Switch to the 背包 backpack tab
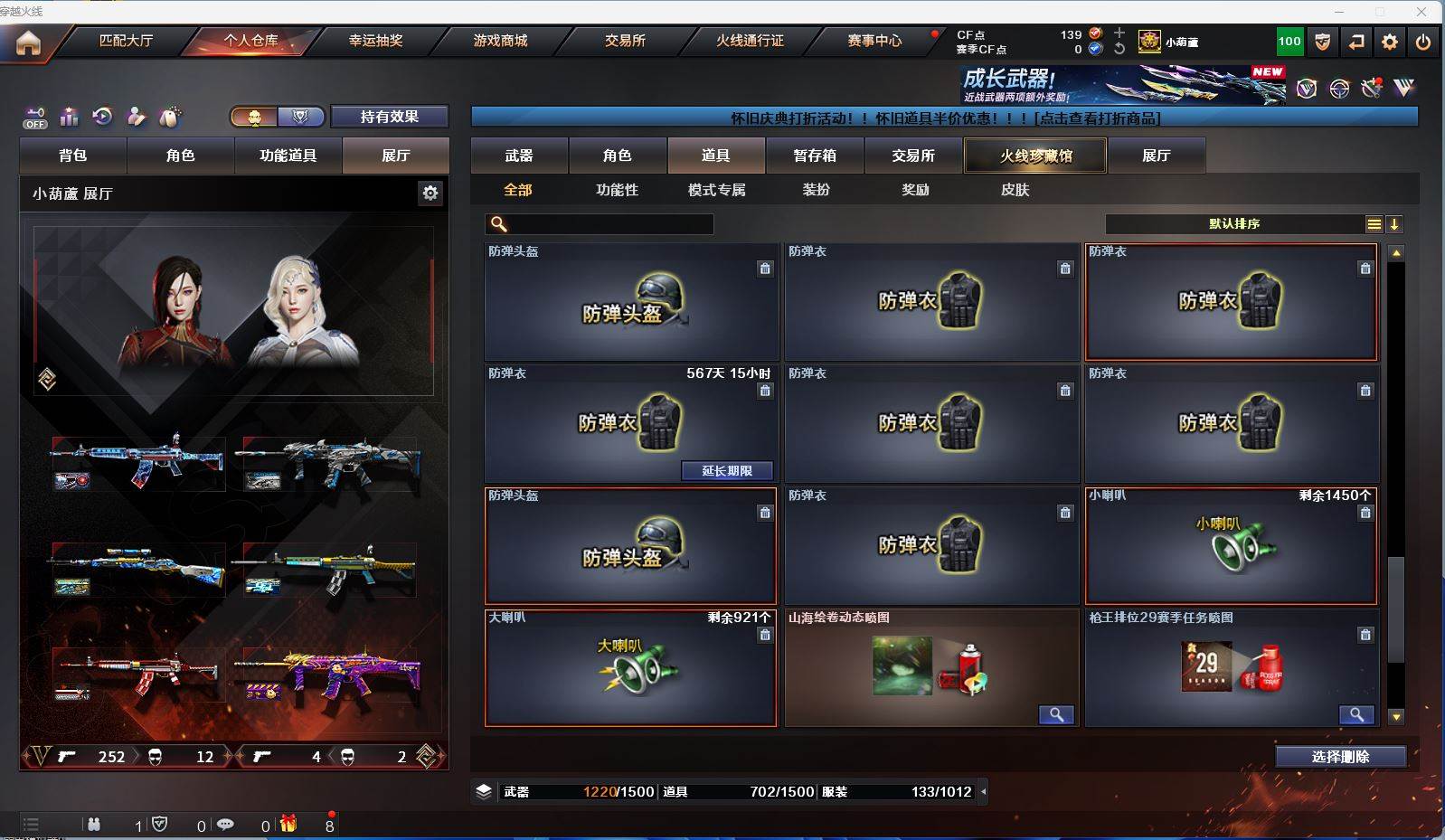 coord(73,156)
